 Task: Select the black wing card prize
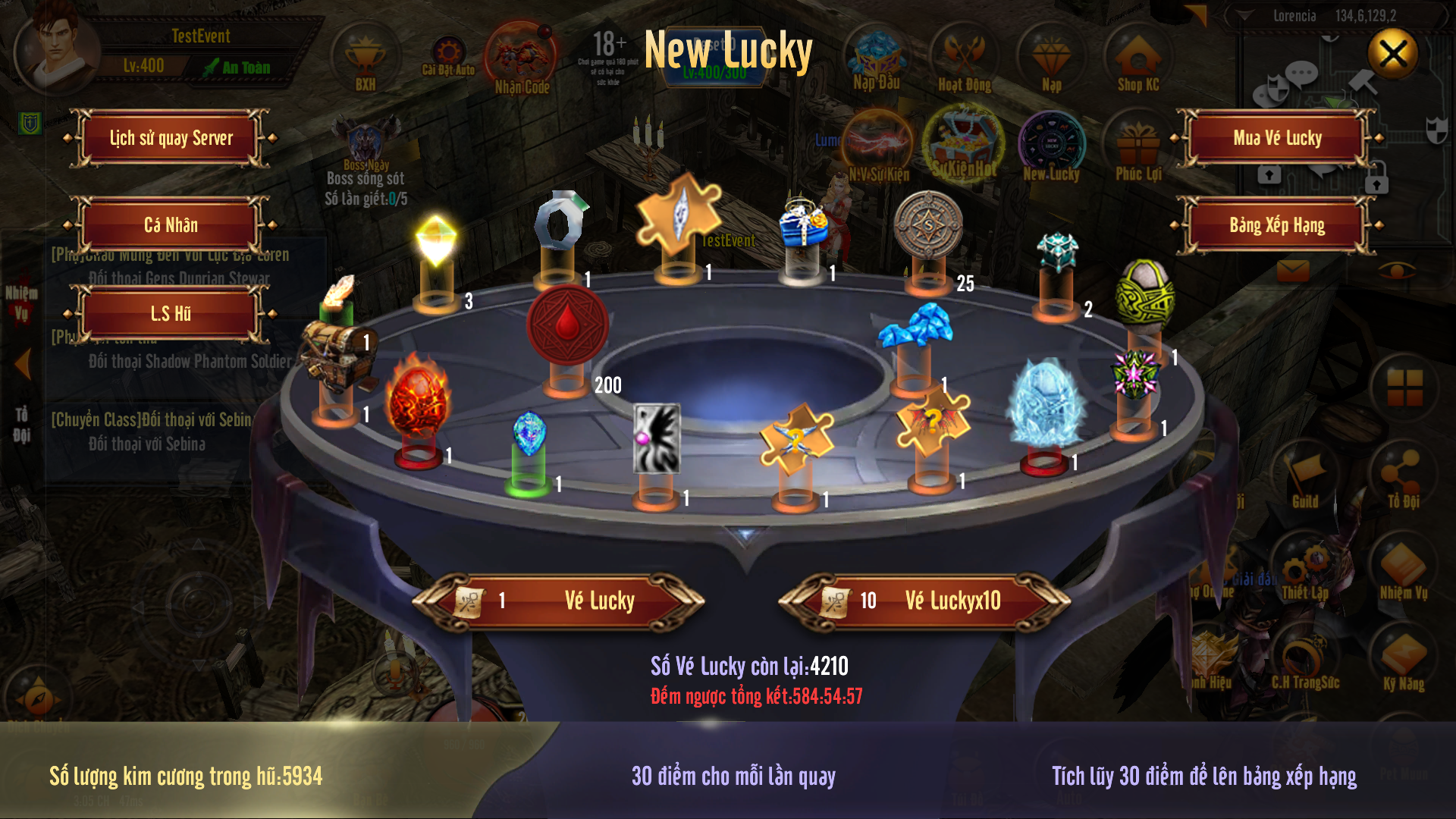[657, 438]
